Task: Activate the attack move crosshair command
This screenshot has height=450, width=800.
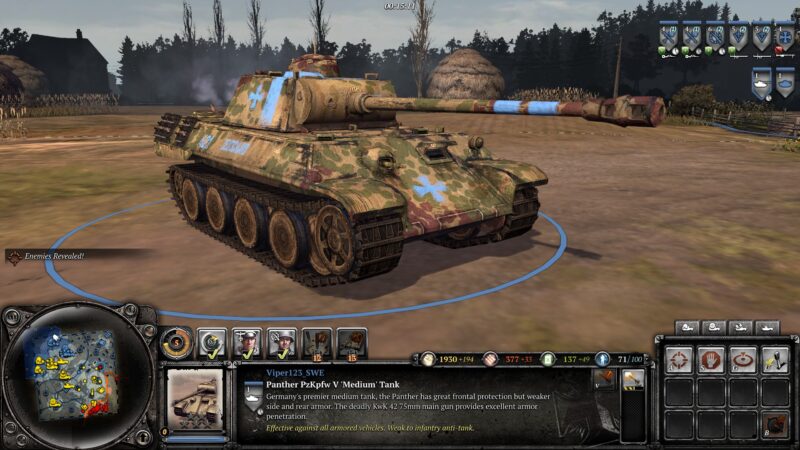Action: click(680, 359)
